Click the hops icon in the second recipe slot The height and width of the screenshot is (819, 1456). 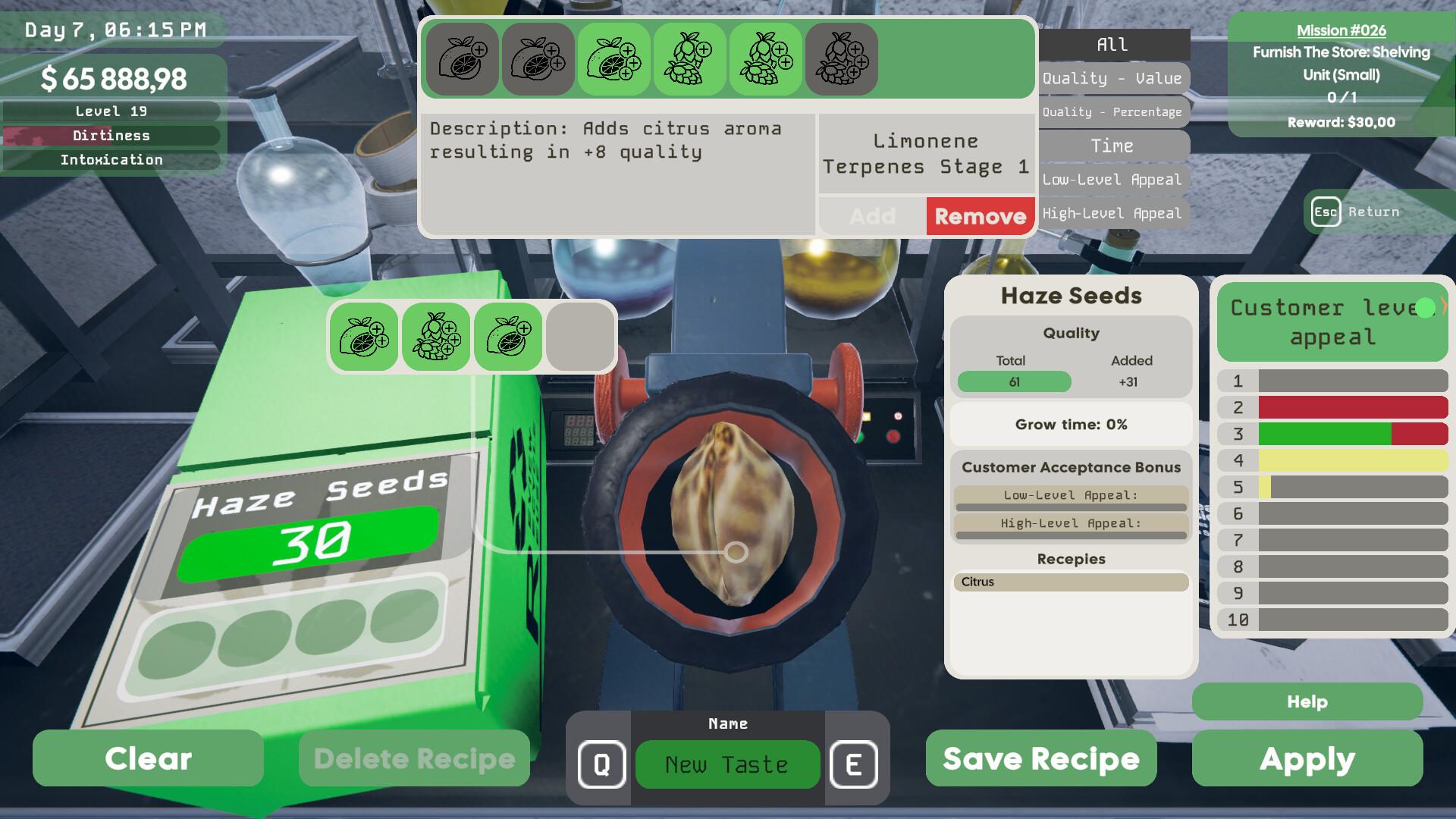pos(437,336)
